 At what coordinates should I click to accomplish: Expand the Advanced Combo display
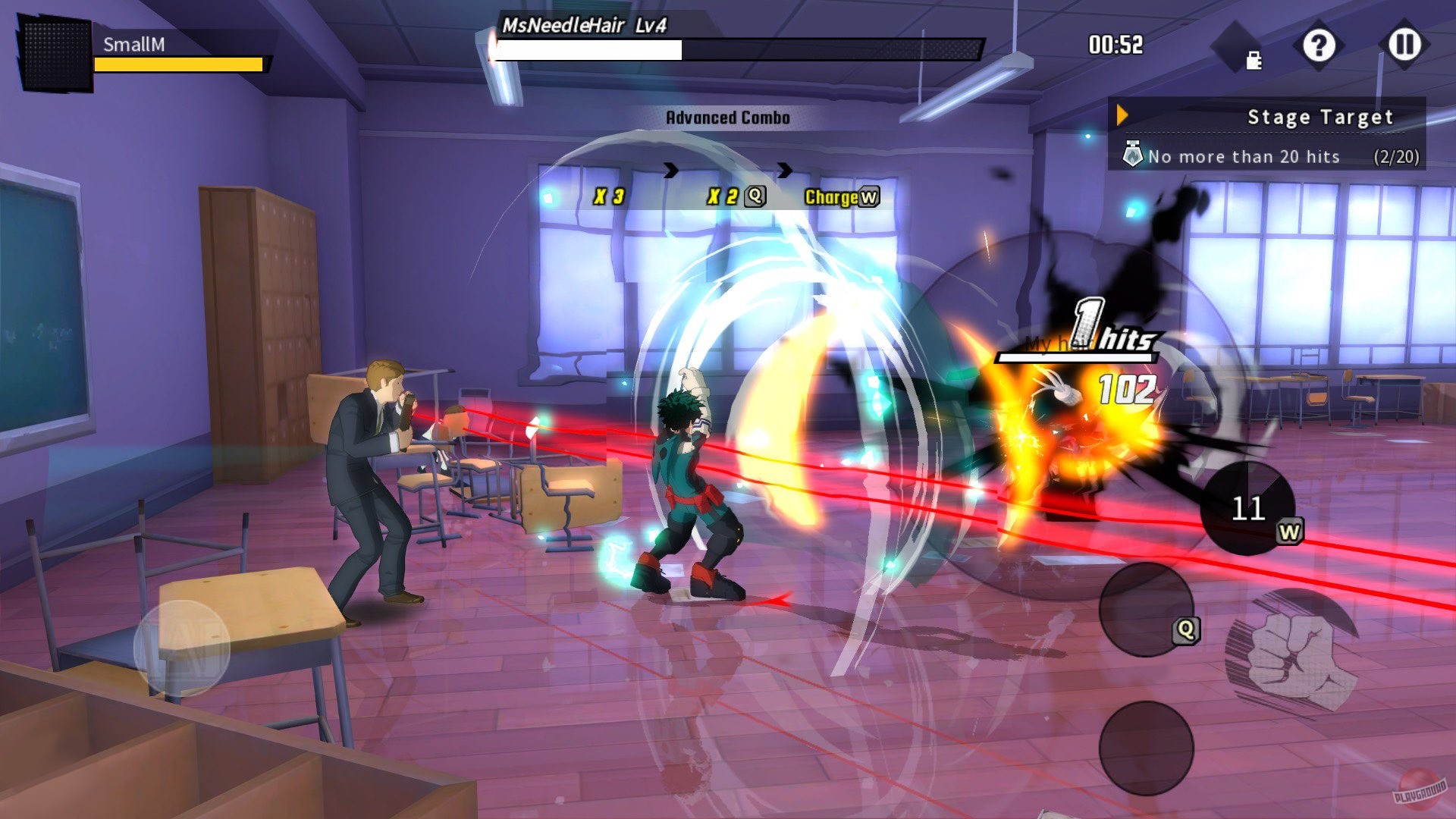[x=726, y=118]
